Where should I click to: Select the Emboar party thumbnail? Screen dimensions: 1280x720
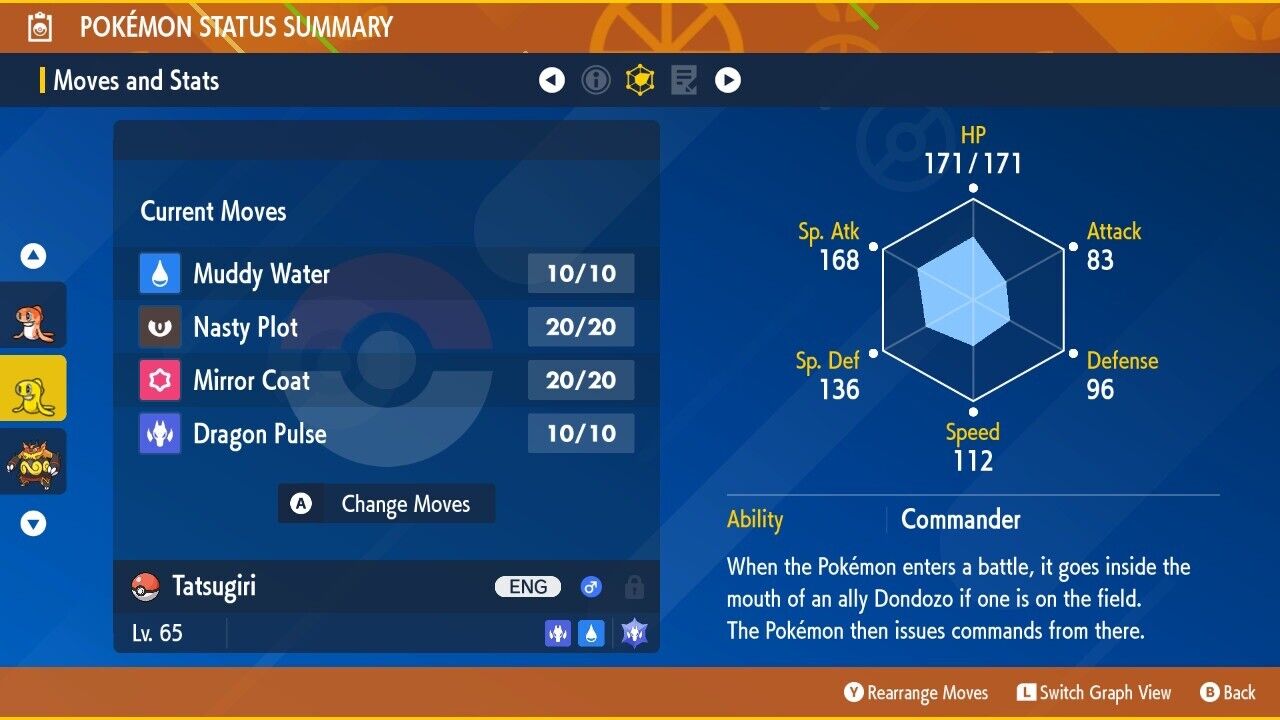point(33,462)
